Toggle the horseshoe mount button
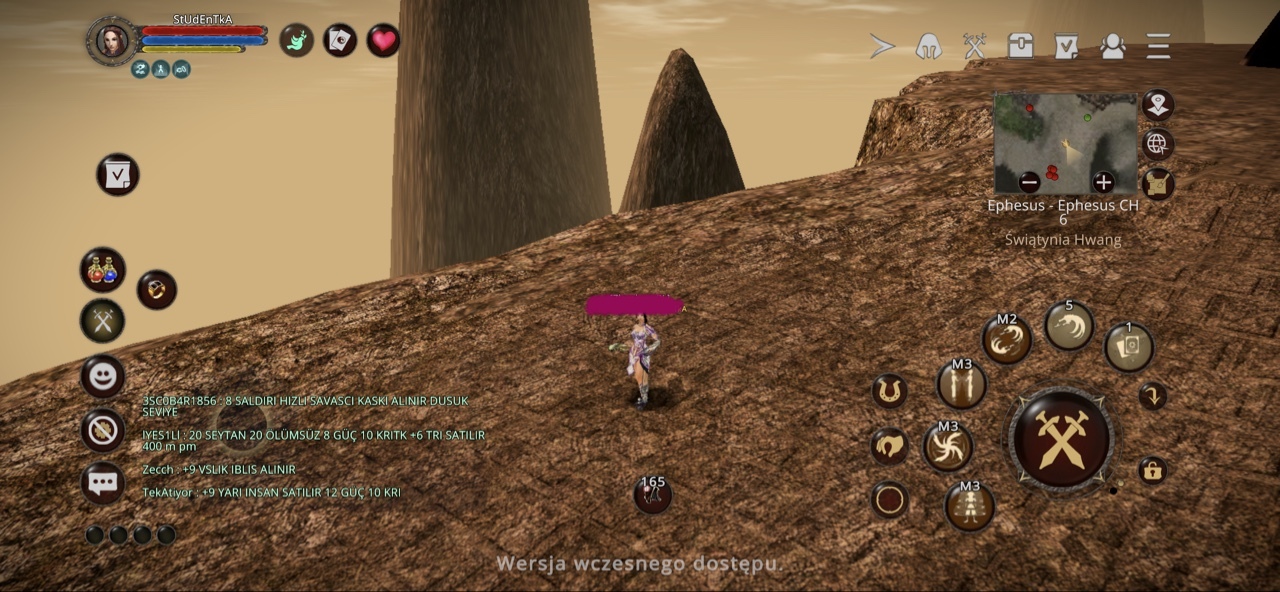Screen dimensions: 1280x592 coord(888,390)
